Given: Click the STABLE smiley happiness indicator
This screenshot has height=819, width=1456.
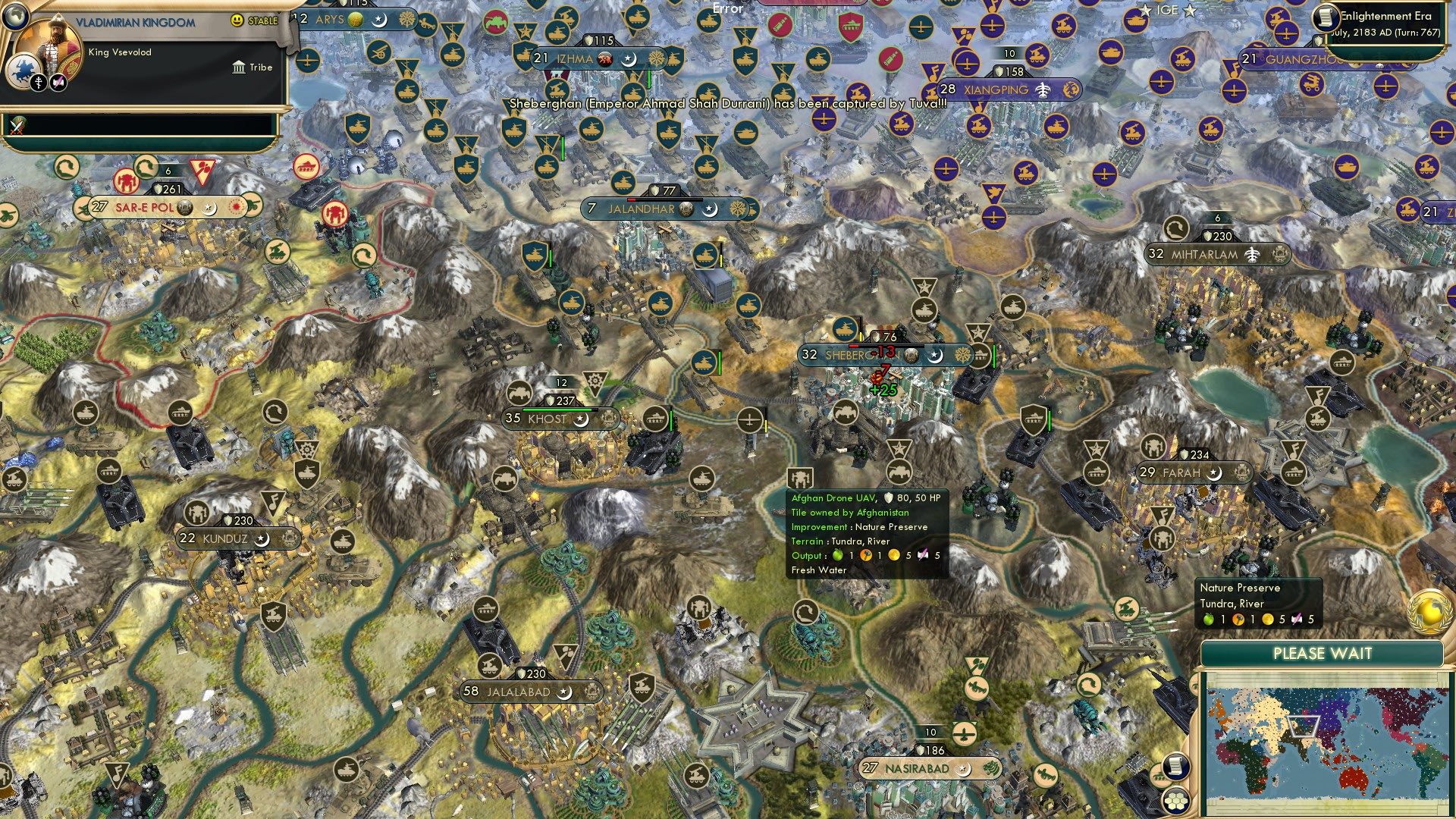Looking at the screenshot, I should [x=236, y=20].
